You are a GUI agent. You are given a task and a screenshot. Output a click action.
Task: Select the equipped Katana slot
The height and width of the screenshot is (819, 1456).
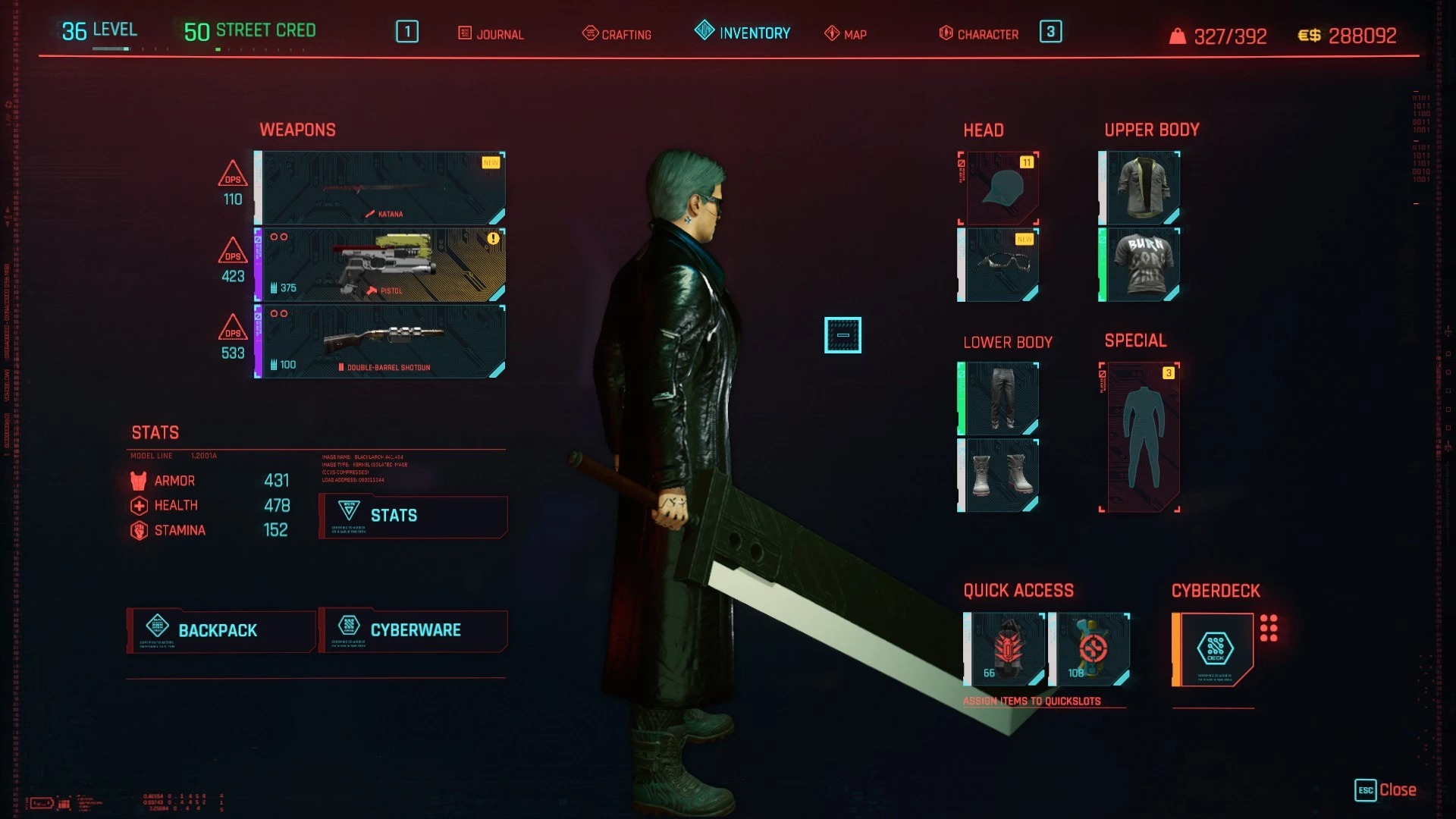[379, 188]
